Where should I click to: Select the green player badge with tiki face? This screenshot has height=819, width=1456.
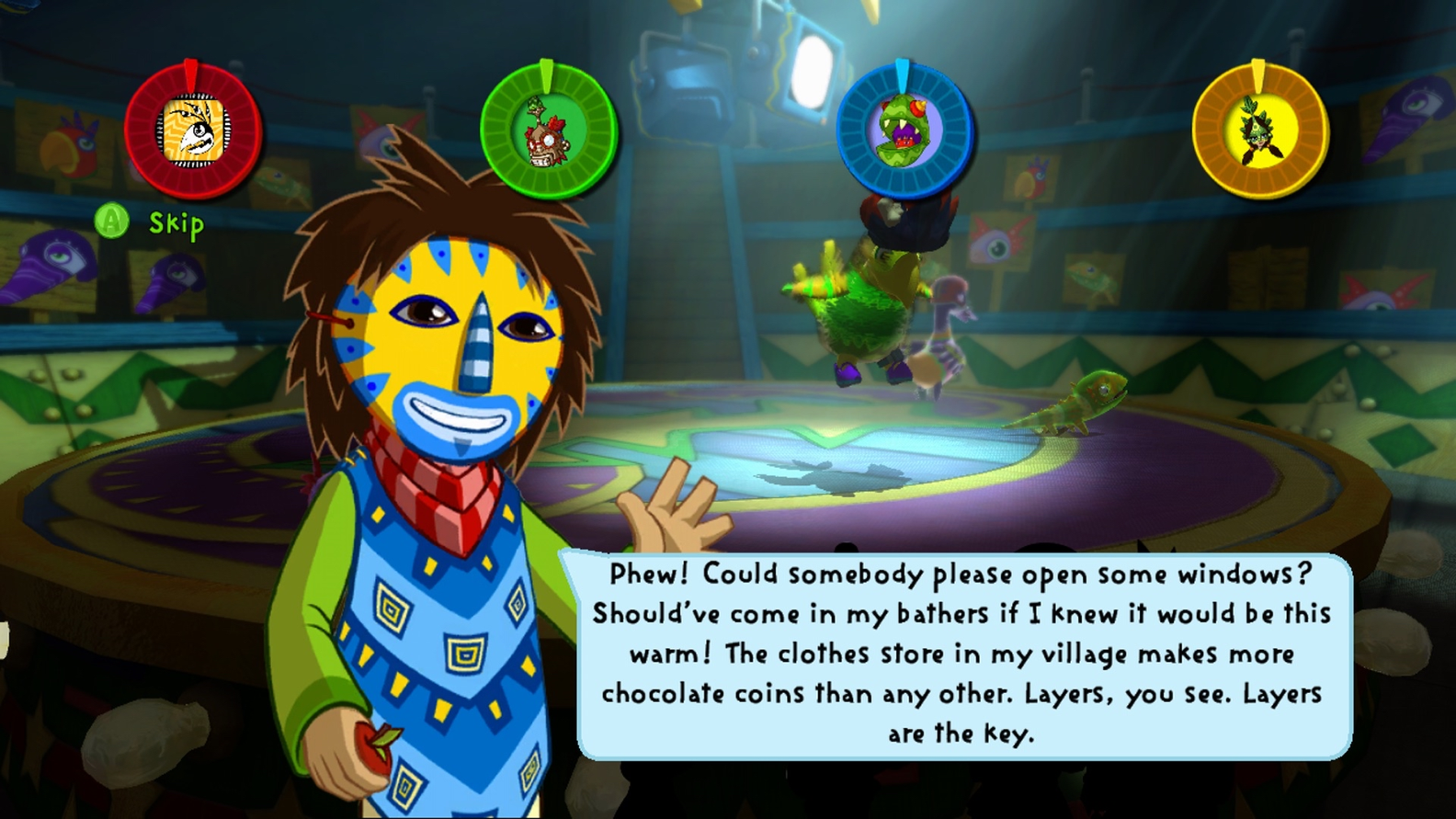coord(548,131)
